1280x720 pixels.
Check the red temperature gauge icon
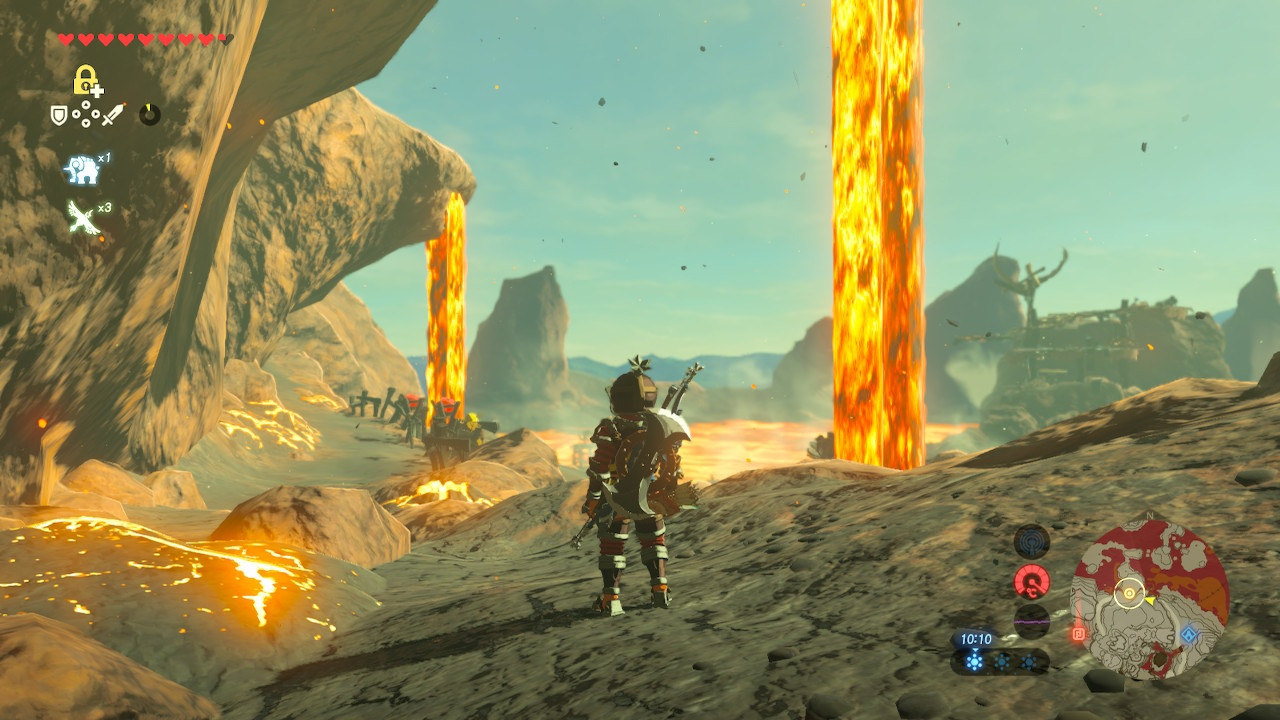[1031, 581]
